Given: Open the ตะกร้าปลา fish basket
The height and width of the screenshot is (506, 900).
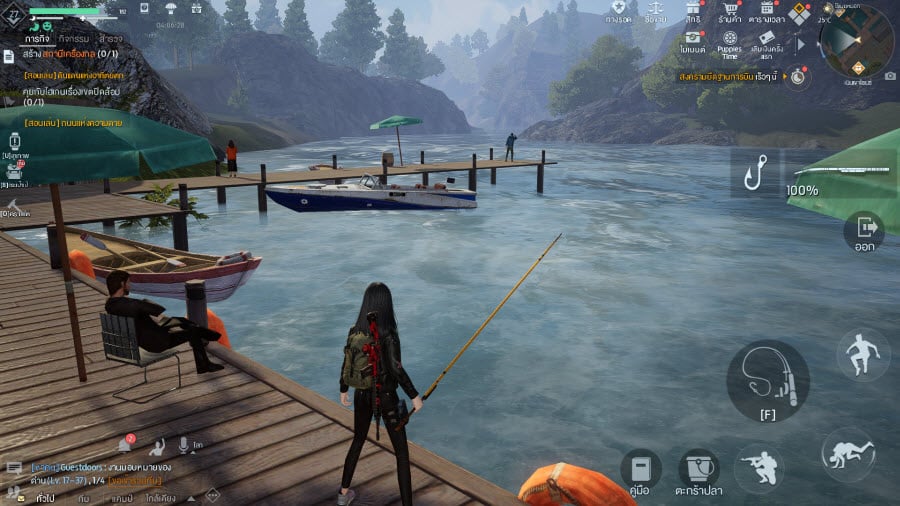Looking at the screenshot, I should coord(699,471).
